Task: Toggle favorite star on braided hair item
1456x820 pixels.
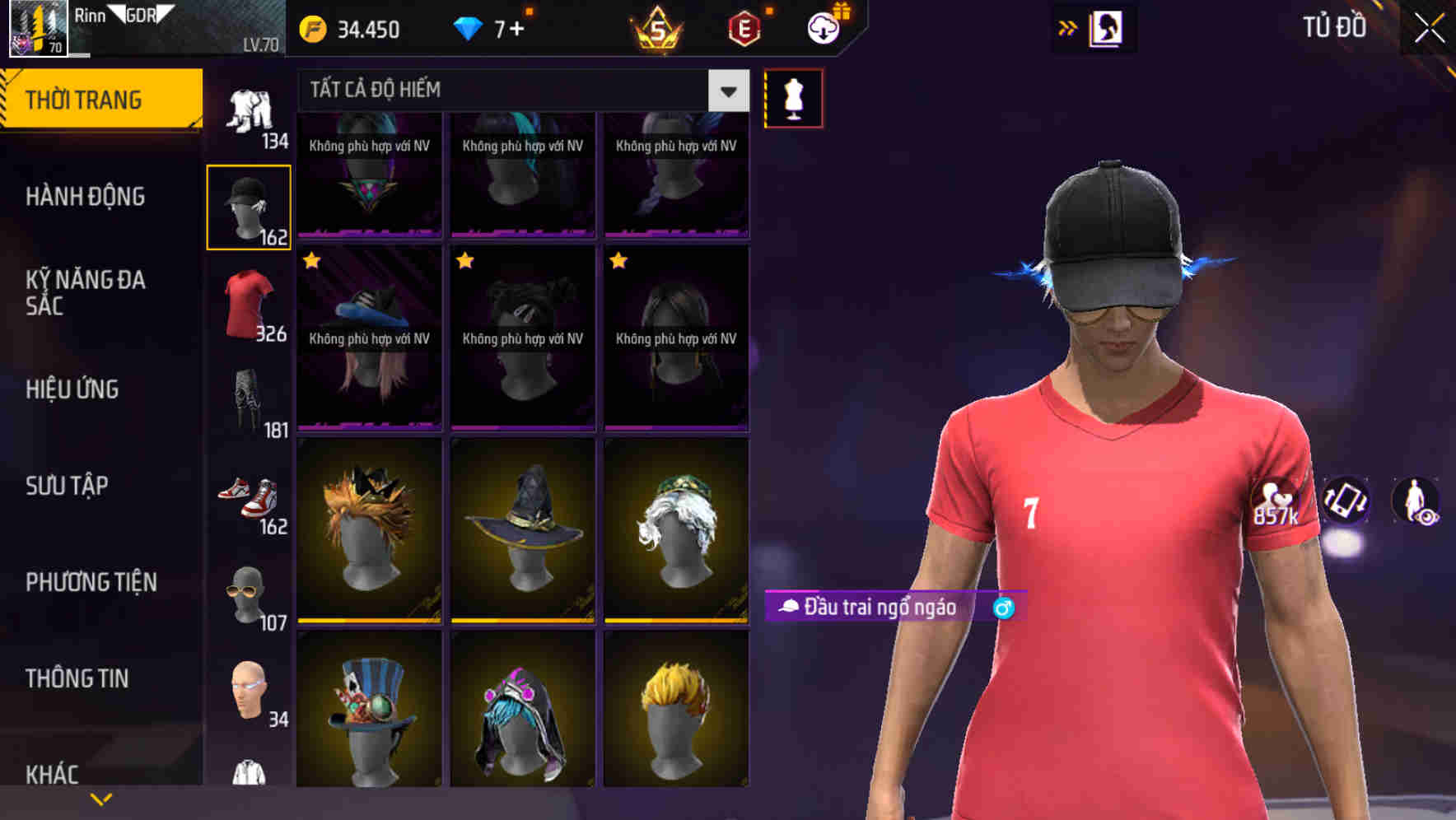Action: 617,261
